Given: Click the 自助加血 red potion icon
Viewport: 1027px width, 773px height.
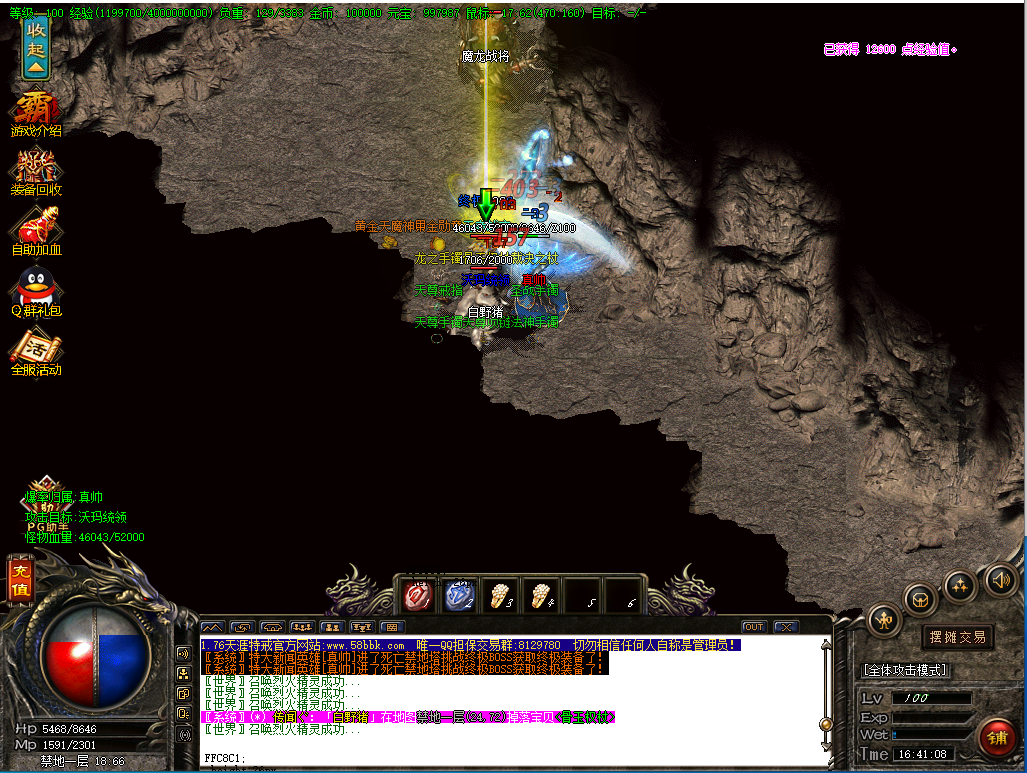Looking at the screenshot, I should point(36,231).
